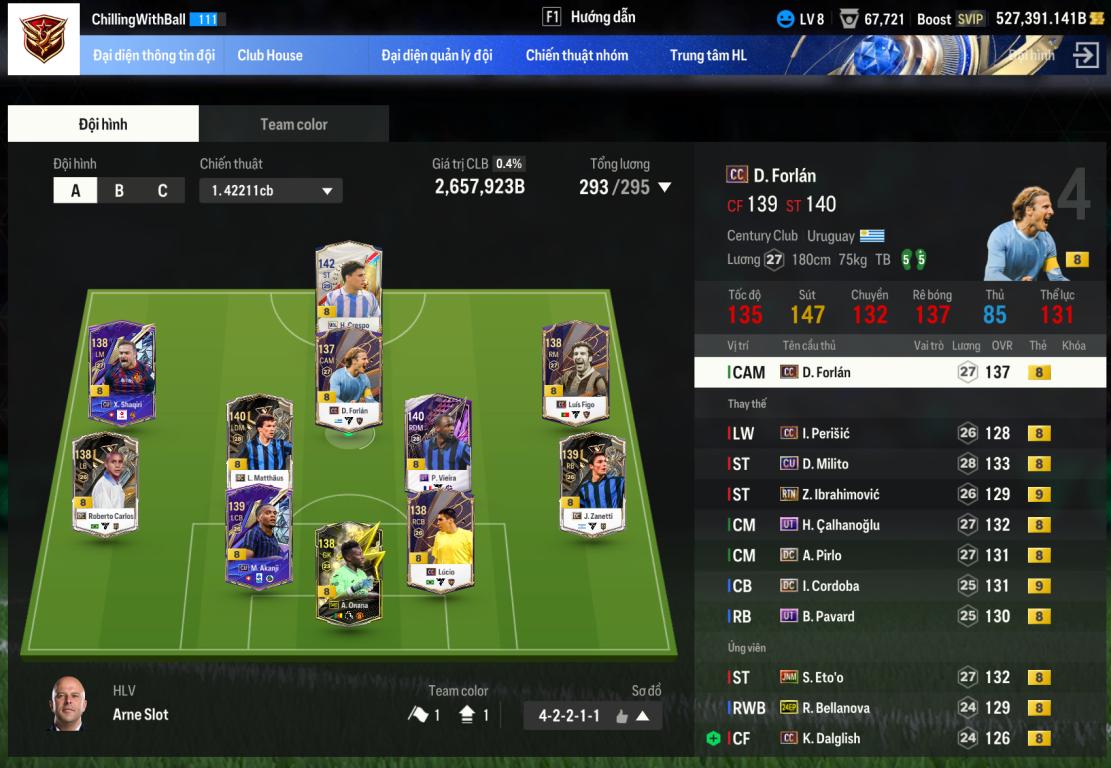The image size is (1111, 768).
Task: Select squad C
Action: [x=162, y=190]
